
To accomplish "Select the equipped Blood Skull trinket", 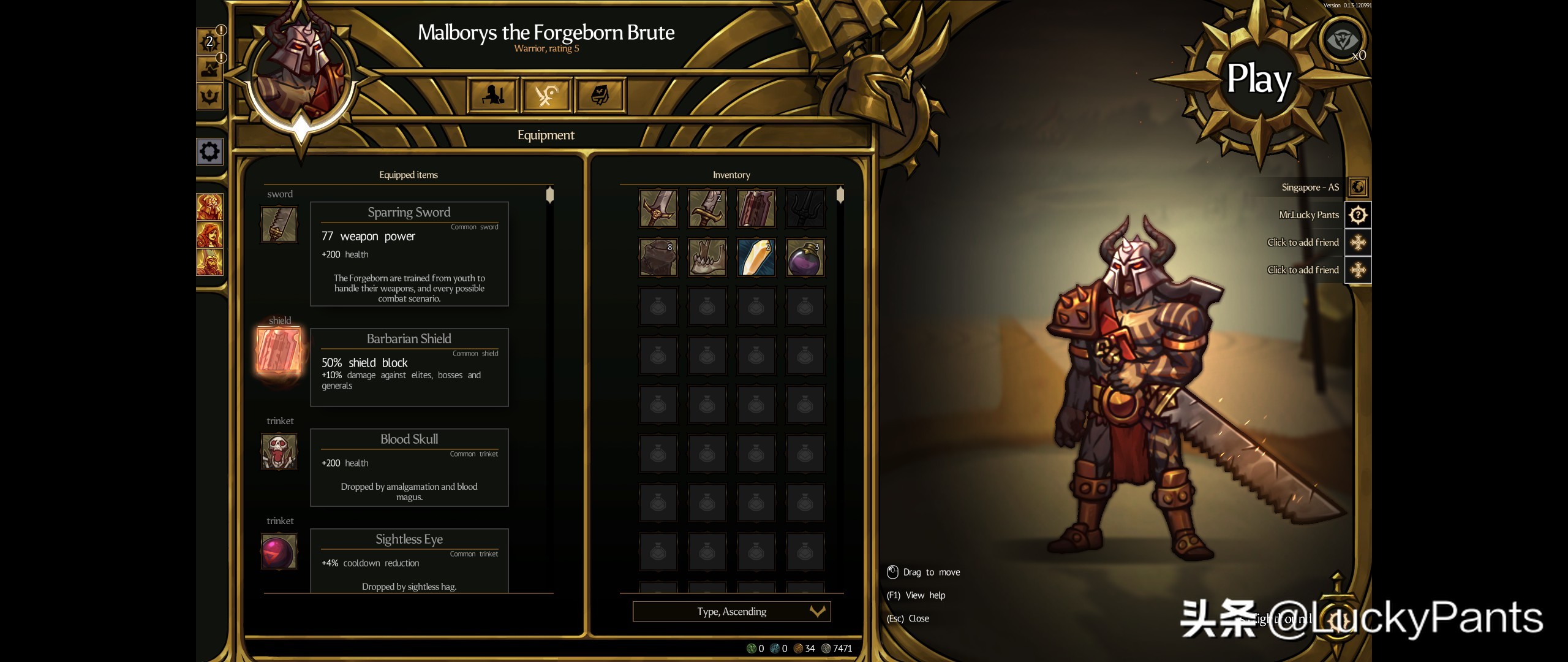I will point(279,451).
